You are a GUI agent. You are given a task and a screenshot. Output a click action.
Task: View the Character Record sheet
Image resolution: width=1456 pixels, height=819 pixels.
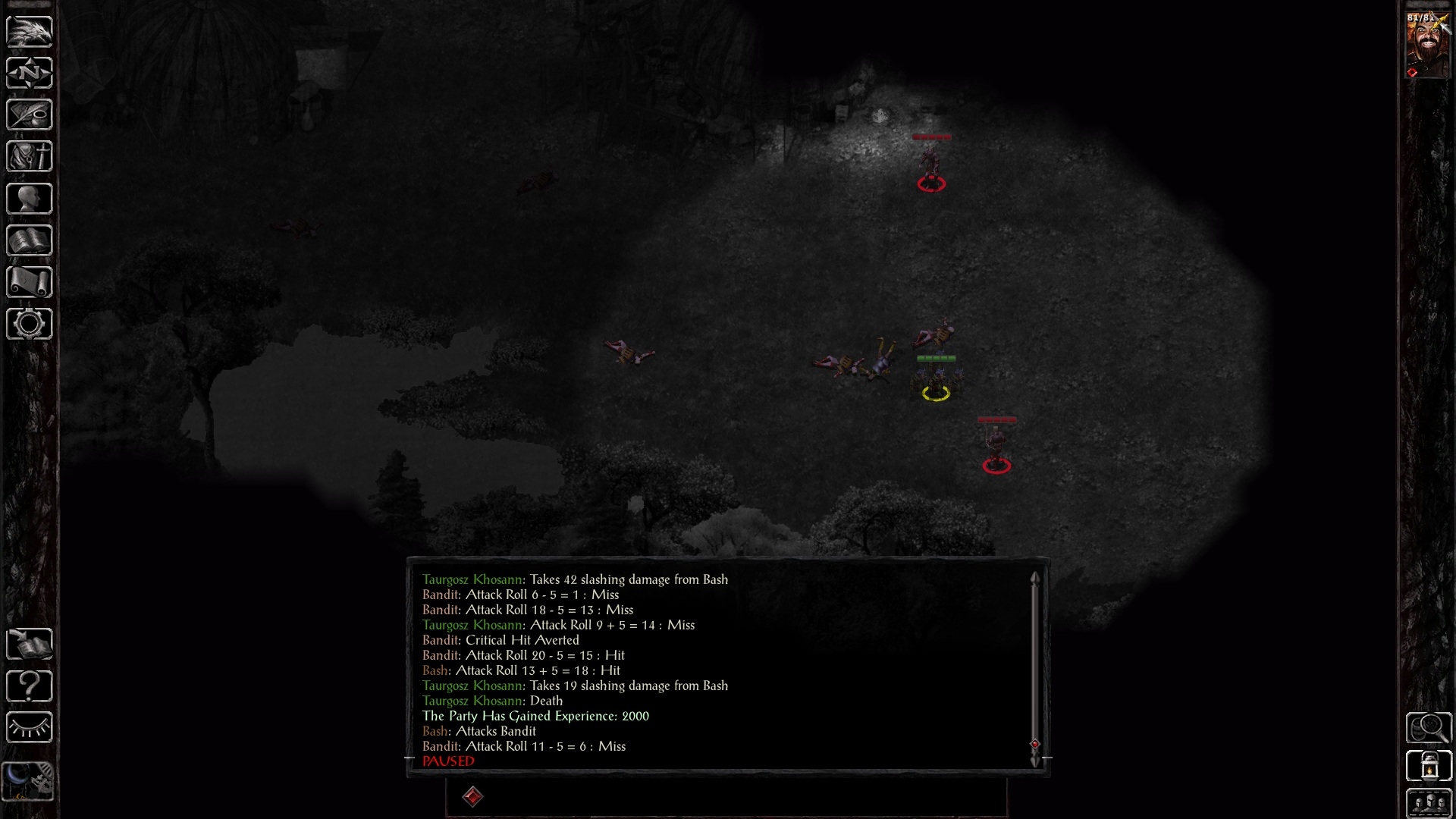(29, 198)
